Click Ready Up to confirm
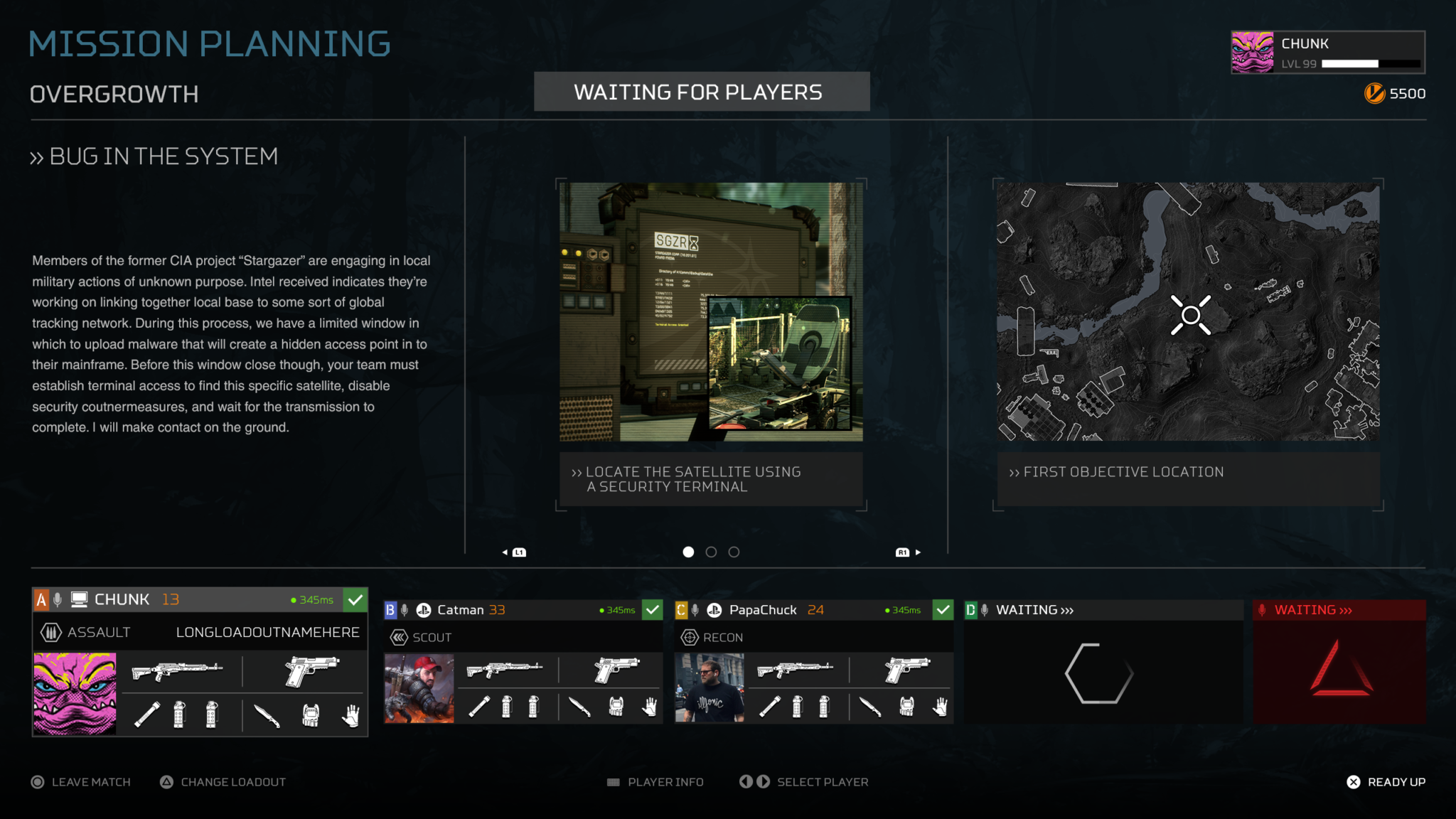1456x819 pixels. [1386, 782]
